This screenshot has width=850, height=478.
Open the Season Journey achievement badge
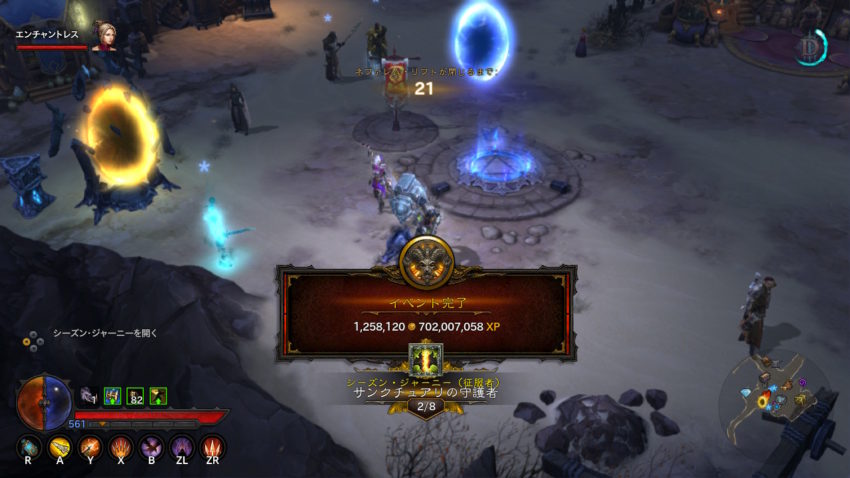pyautogui.click(x=426, y=358)
